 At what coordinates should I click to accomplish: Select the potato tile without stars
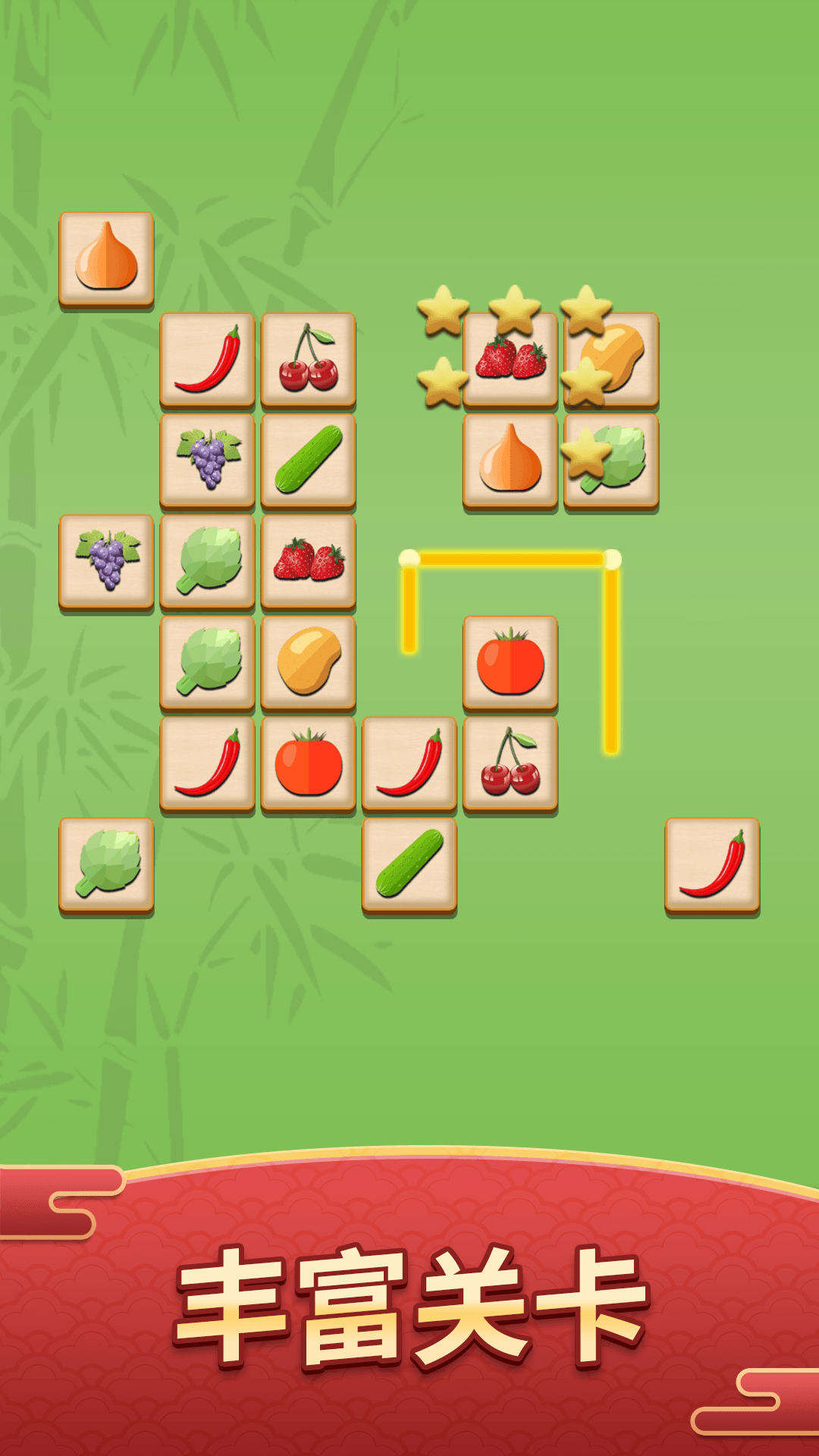pyautogui.click(x=309, y=663)
